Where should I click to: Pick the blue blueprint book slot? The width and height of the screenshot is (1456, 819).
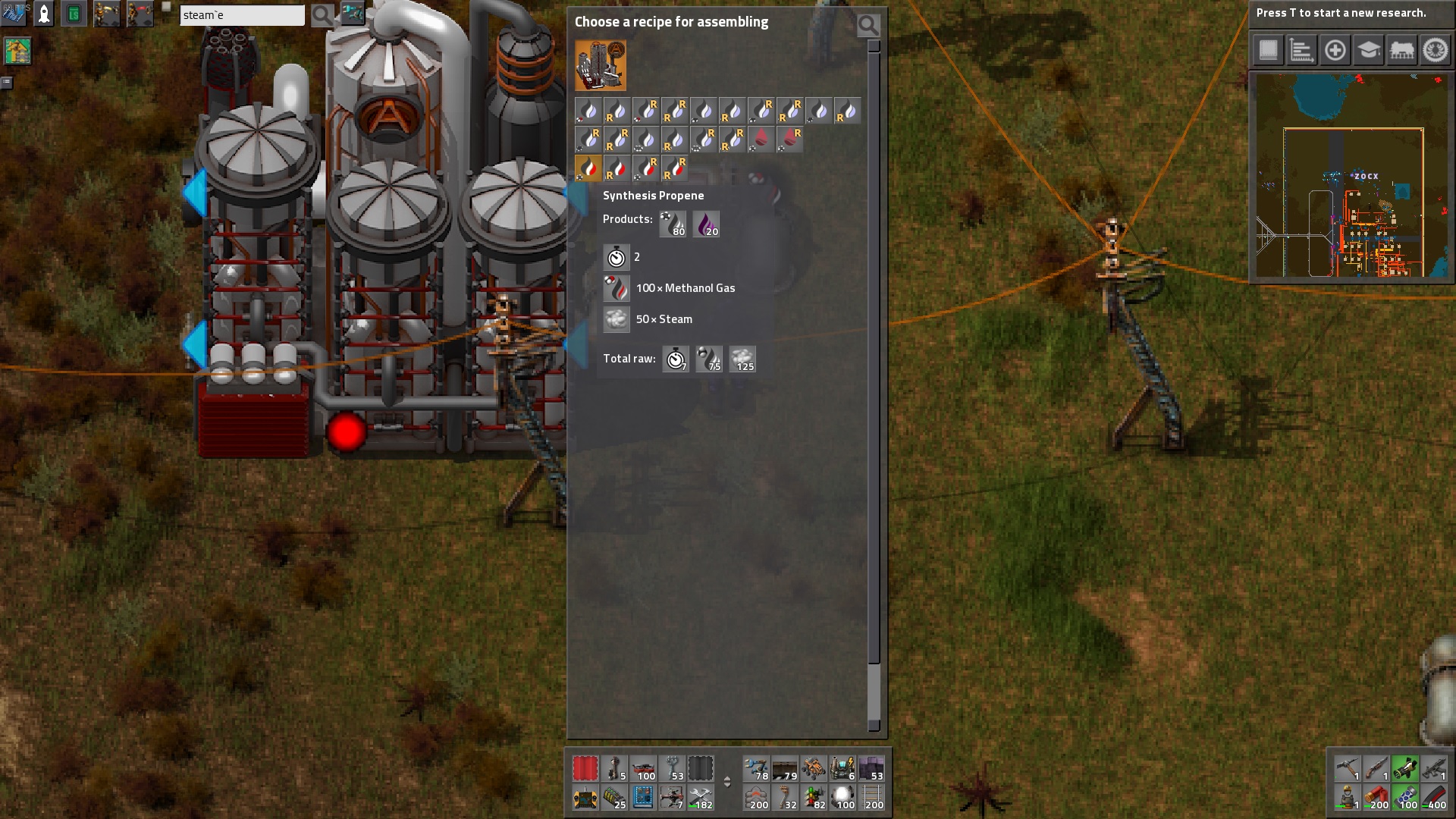pos(642,797)
